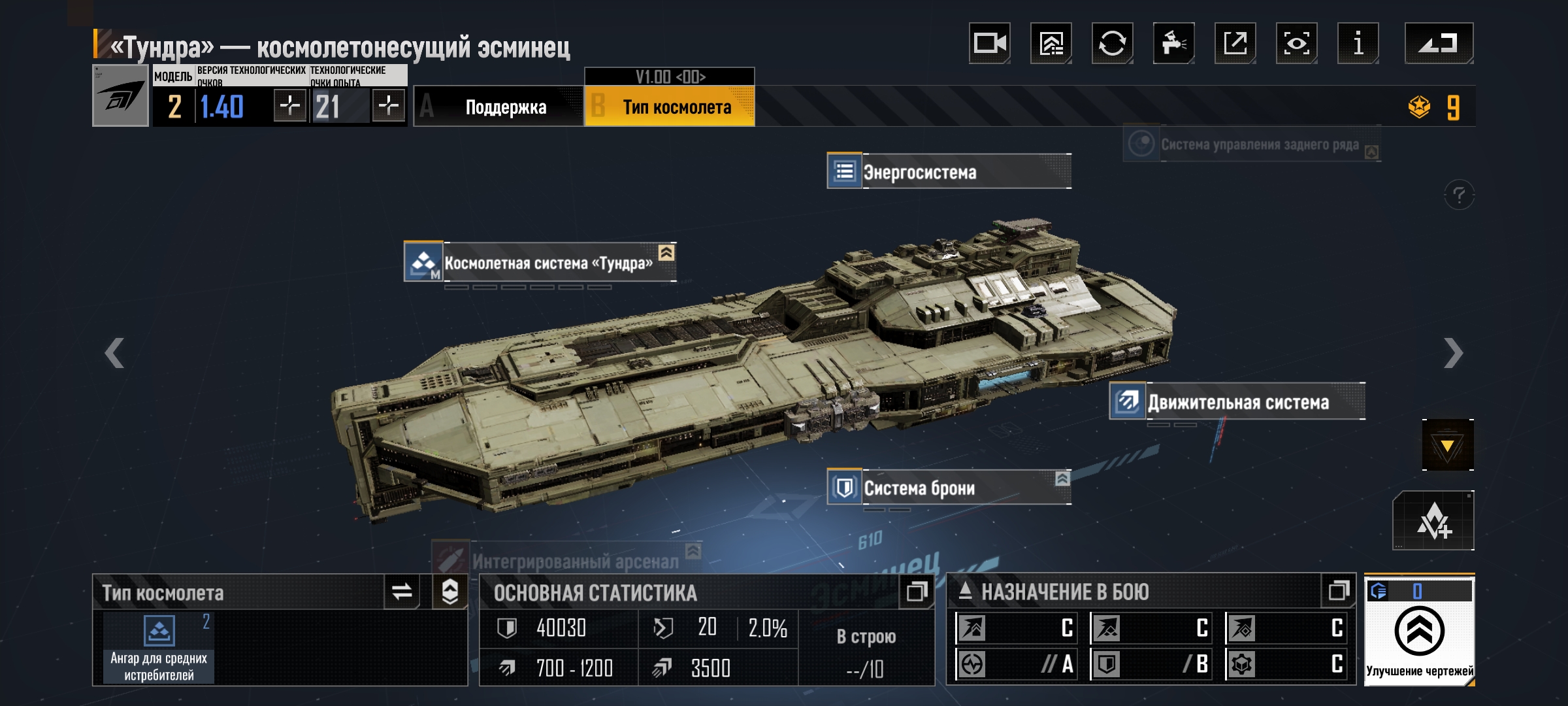Select Космолетная система «Тундра» module
The image size is (1568, 706).
[x=540, y=263]
